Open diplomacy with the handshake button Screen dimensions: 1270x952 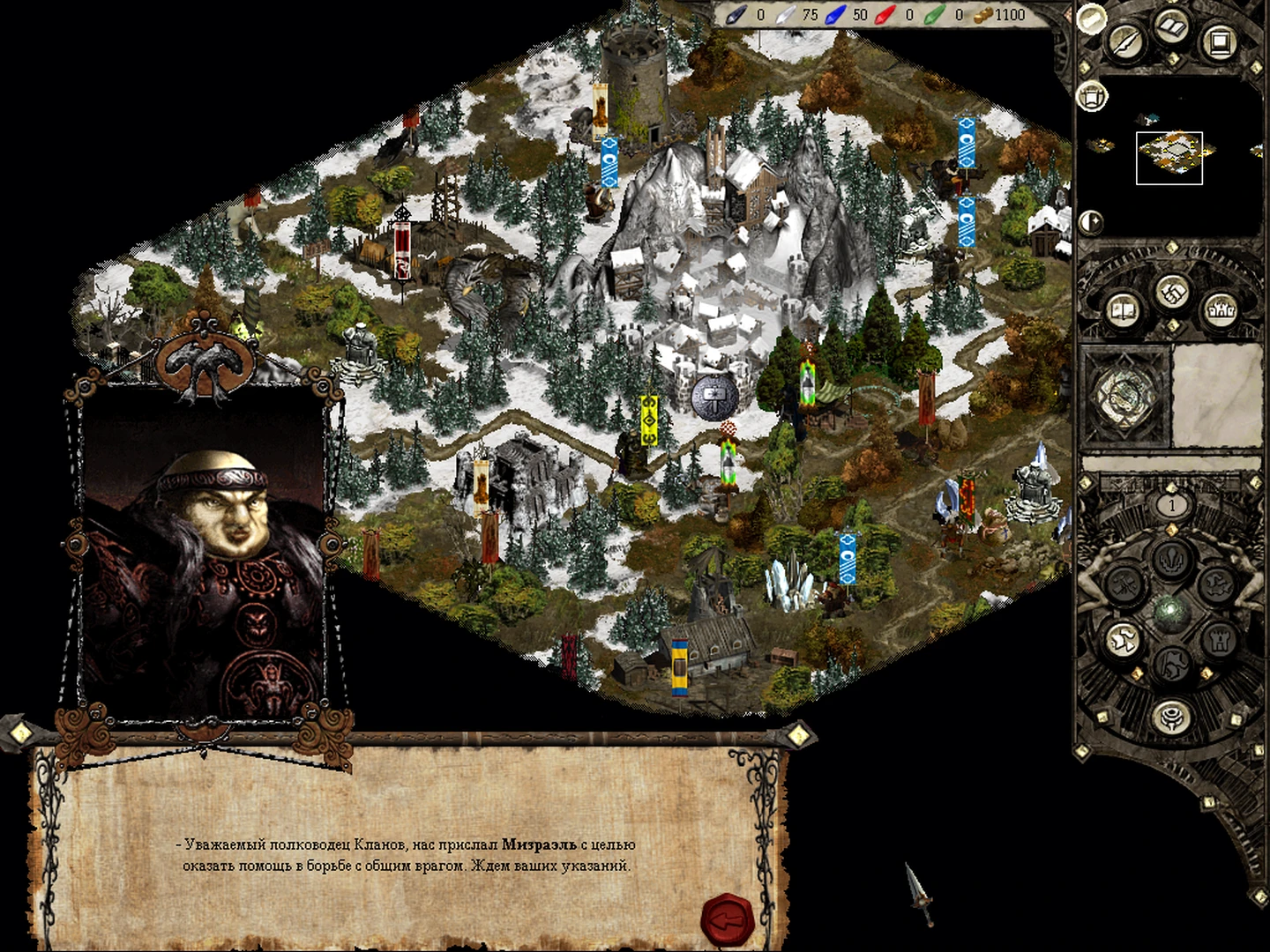tap(1172, 290)
